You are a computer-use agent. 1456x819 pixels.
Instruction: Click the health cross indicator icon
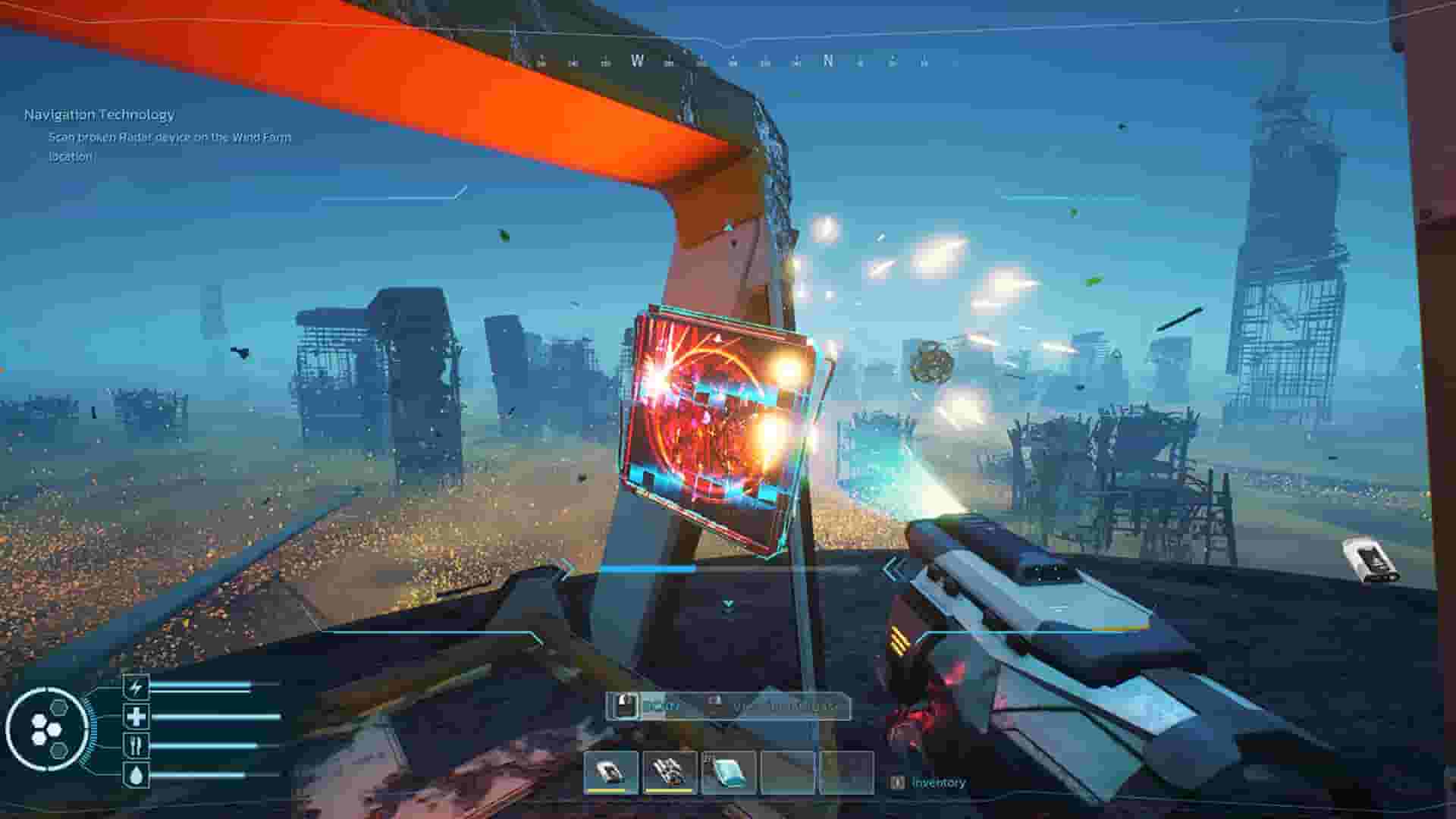[x=136, y=717]
